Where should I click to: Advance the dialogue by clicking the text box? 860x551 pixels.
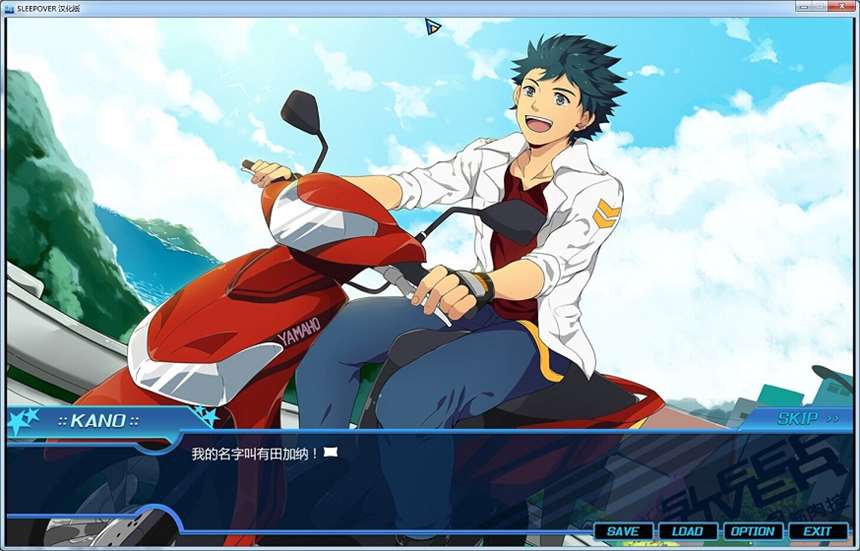coord(430,480)
